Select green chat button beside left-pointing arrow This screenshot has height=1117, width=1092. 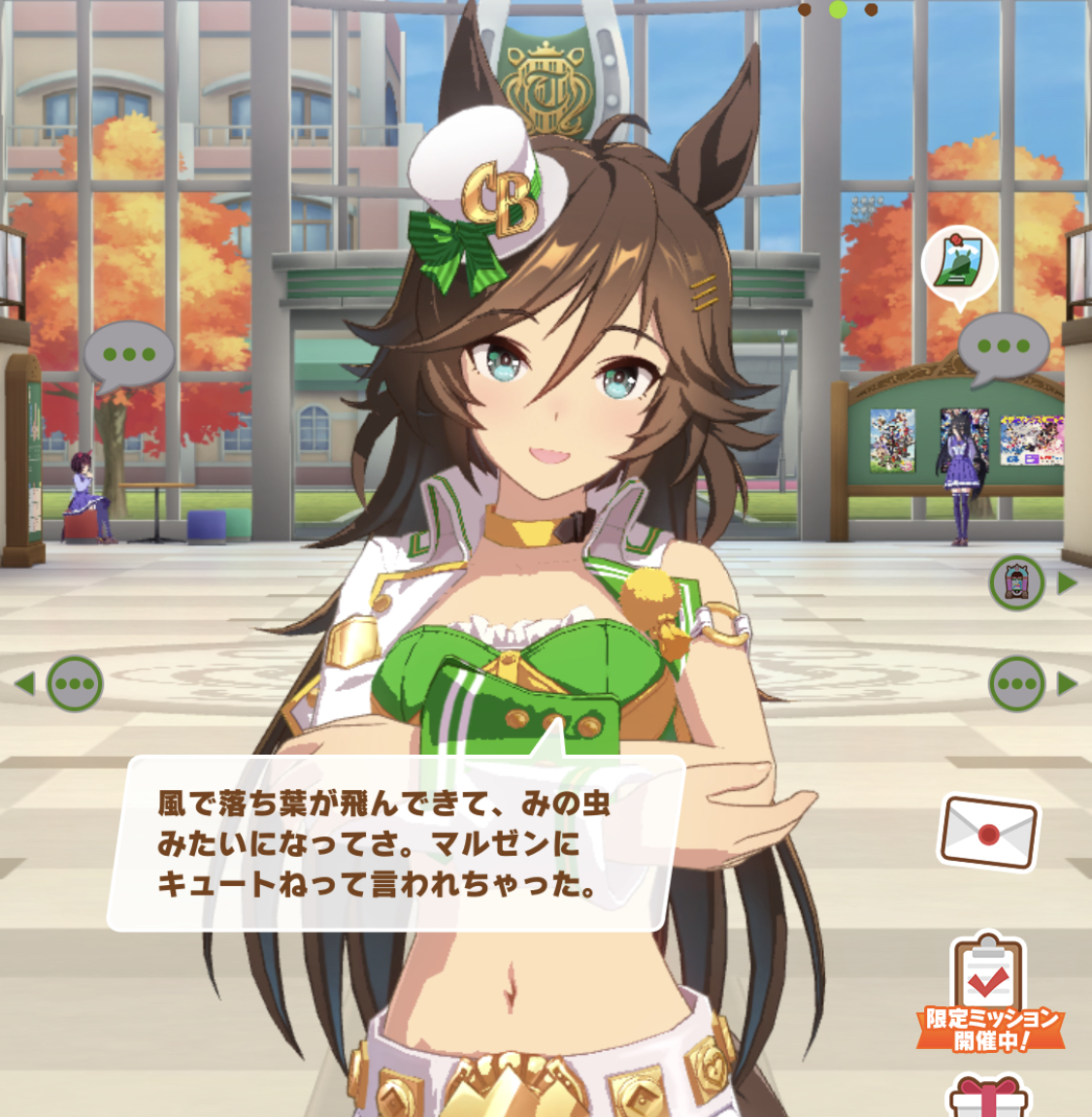pyautogui.click(x=75, y=683)
